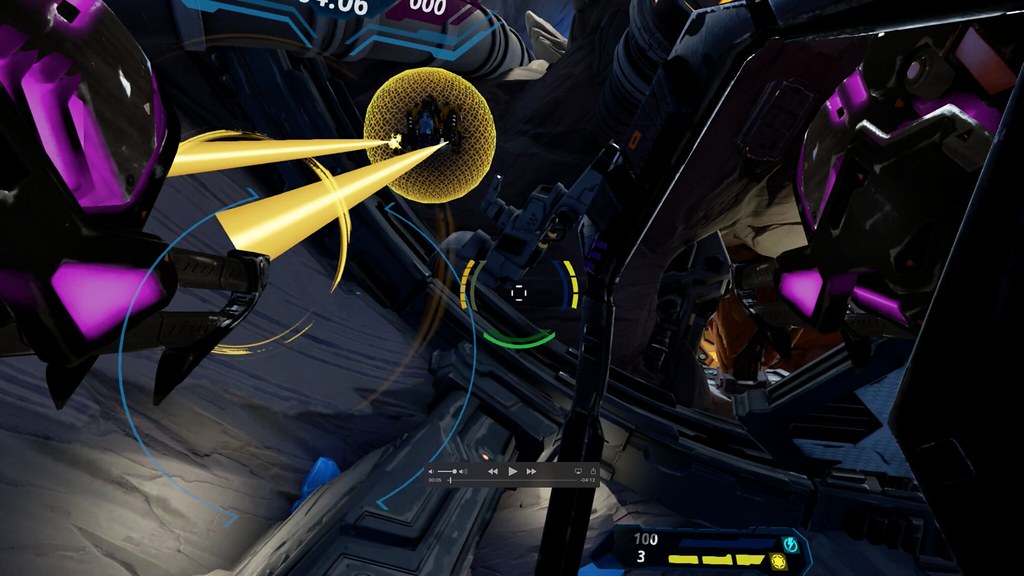The image size is (1024, 576).
Task: Mute audio via the low-volume speaker icon
Action: click(x=431, y=471)
